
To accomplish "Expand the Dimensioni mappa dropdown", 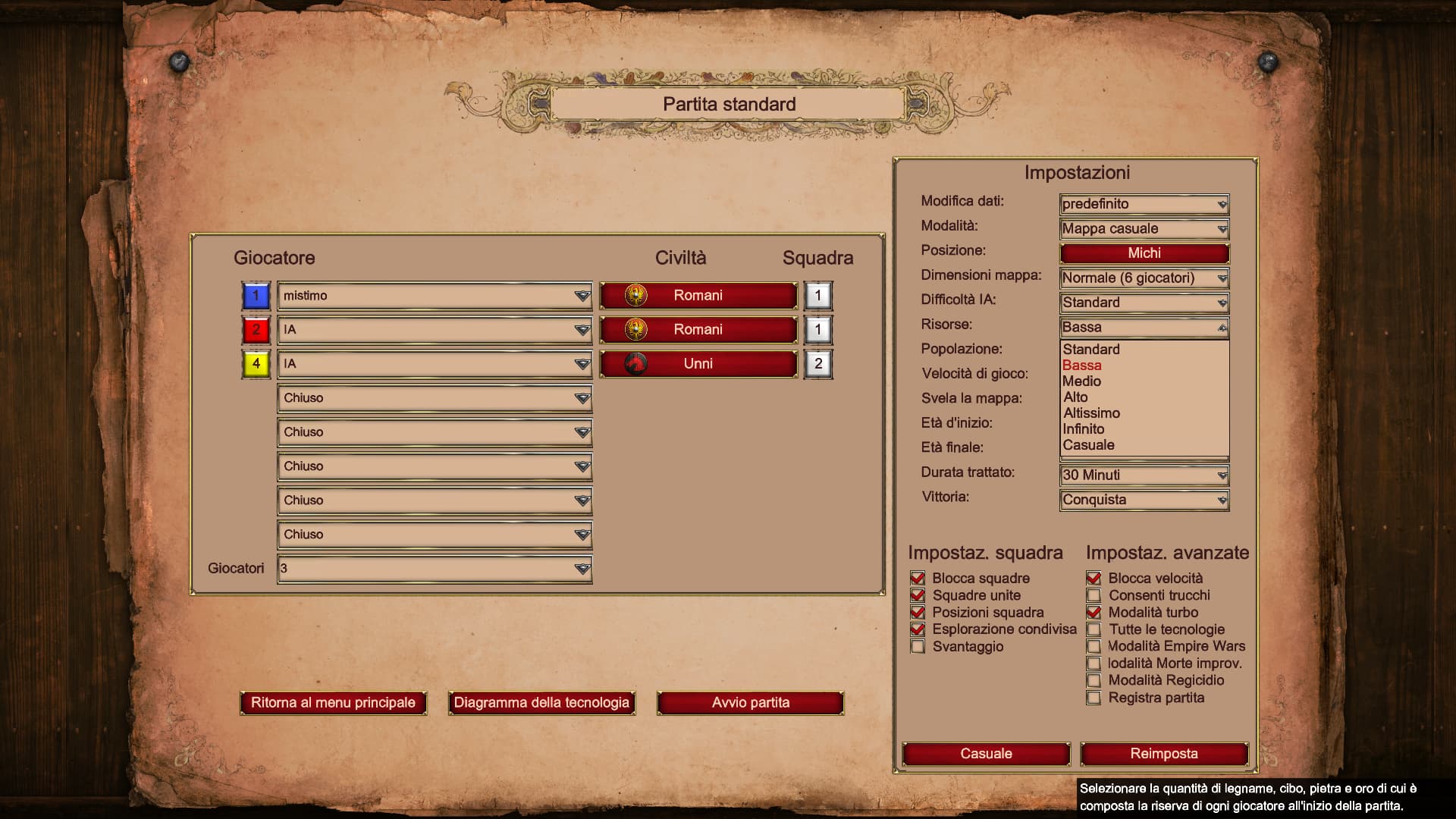I will [x=1144, y=278].
